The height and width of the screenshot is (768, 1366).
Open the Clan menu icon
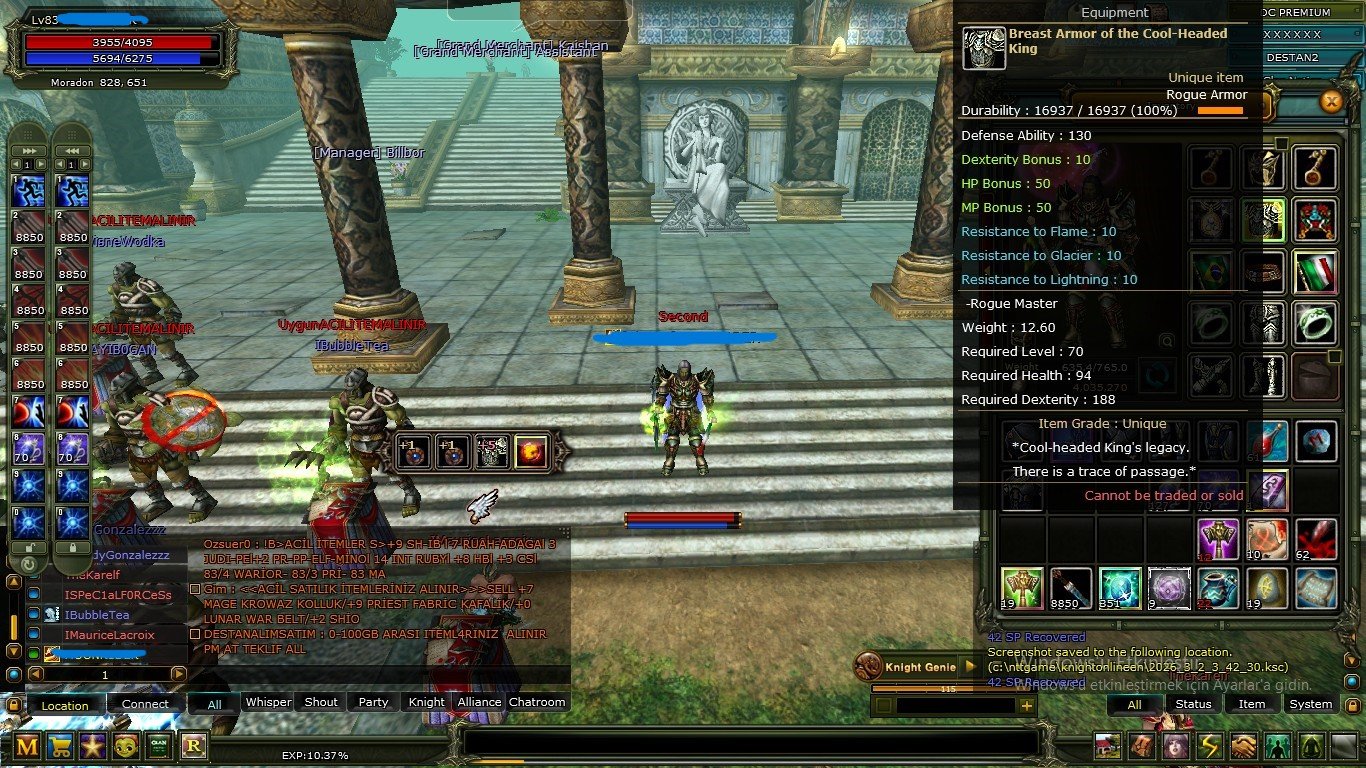click(x=158, y=745)
